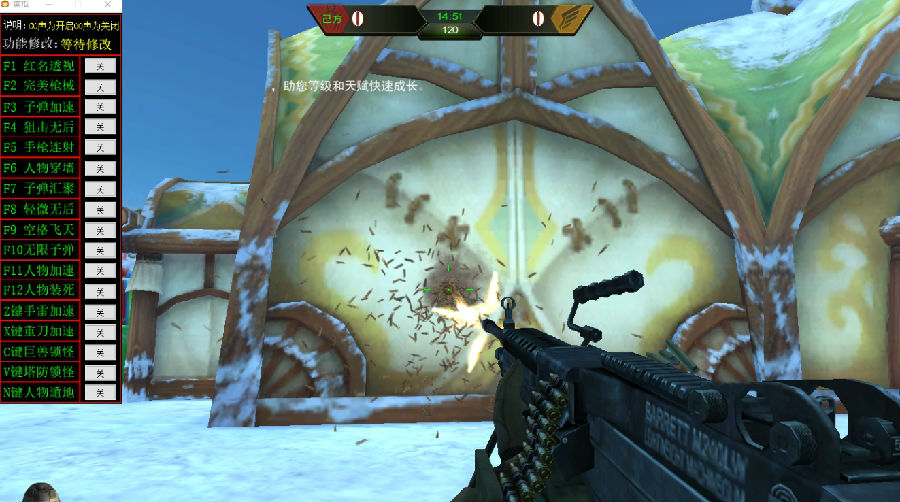Toggle the F11 人物加速 button
Viewport: 900px width, 502px height.
pos(100,271)
